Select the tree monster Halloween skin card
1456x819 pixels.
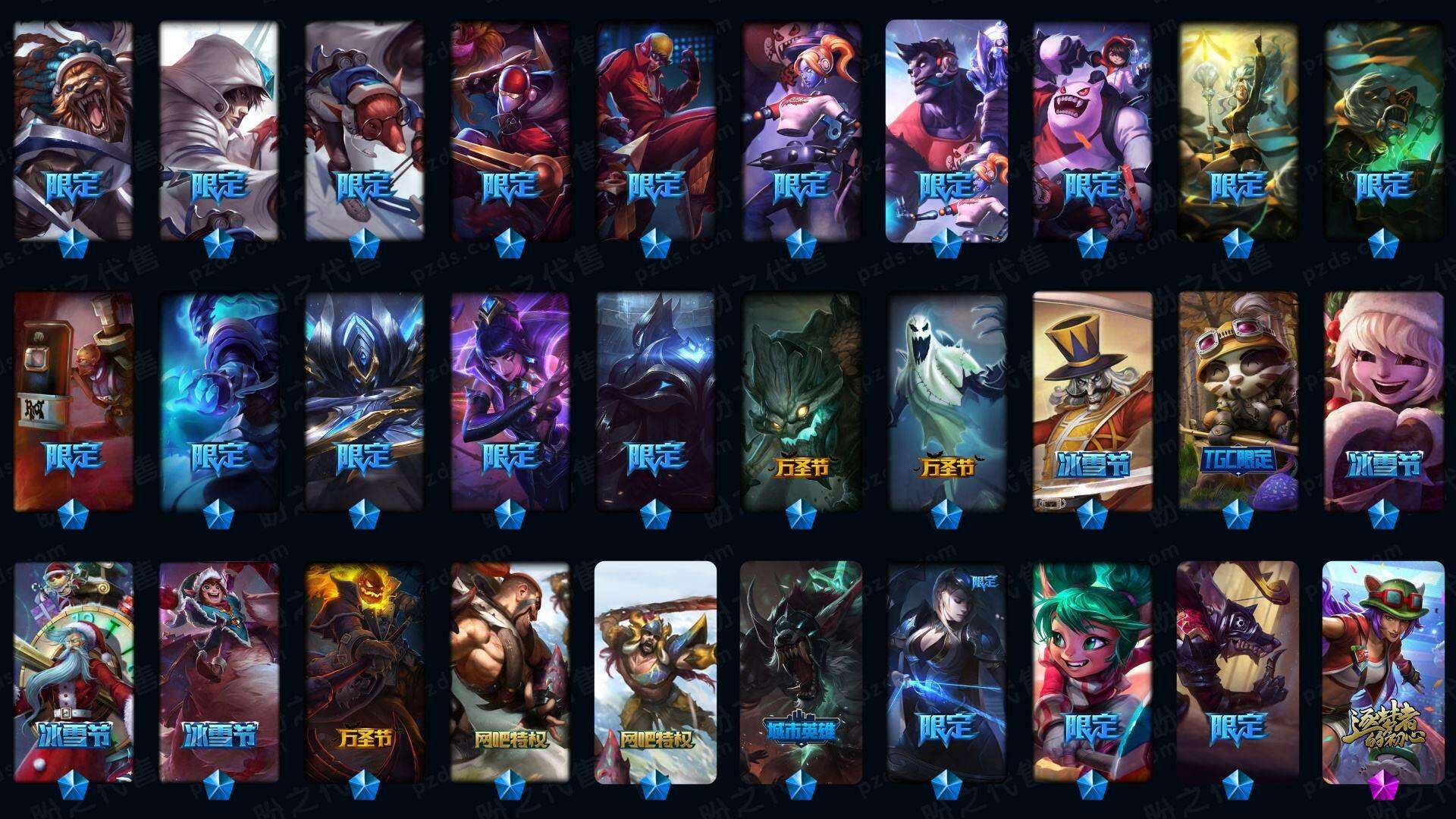tap(802, 400)
